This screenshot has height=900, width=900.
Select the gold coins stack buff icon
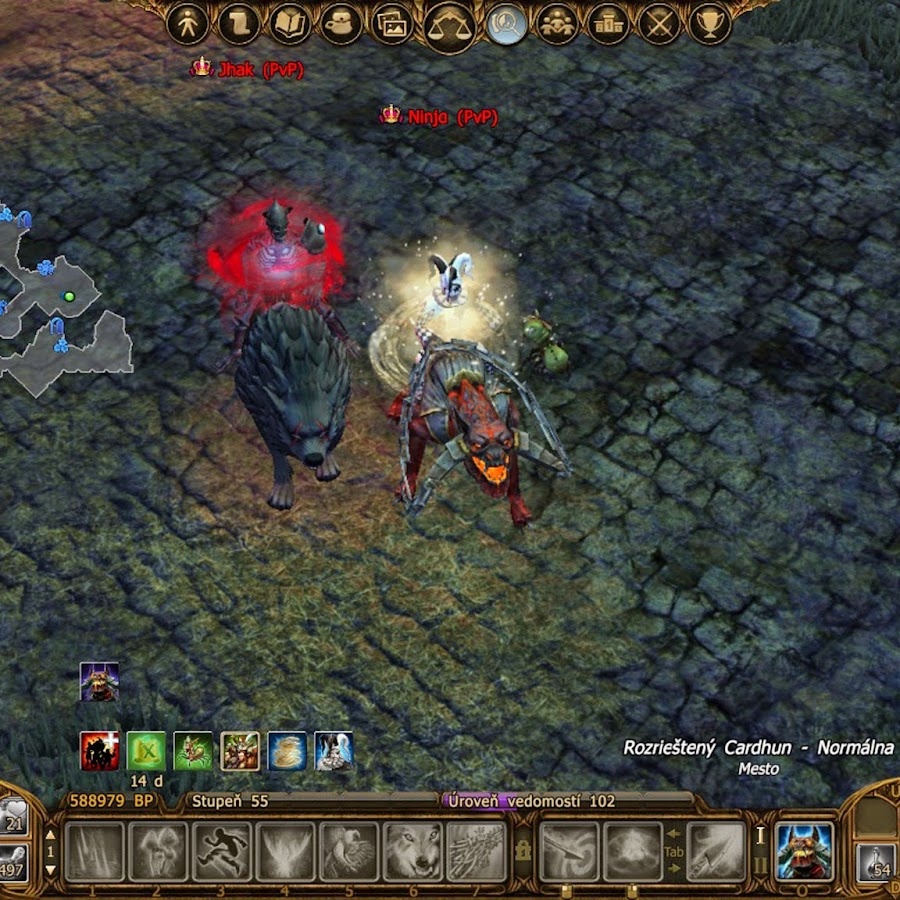[287, 751]
